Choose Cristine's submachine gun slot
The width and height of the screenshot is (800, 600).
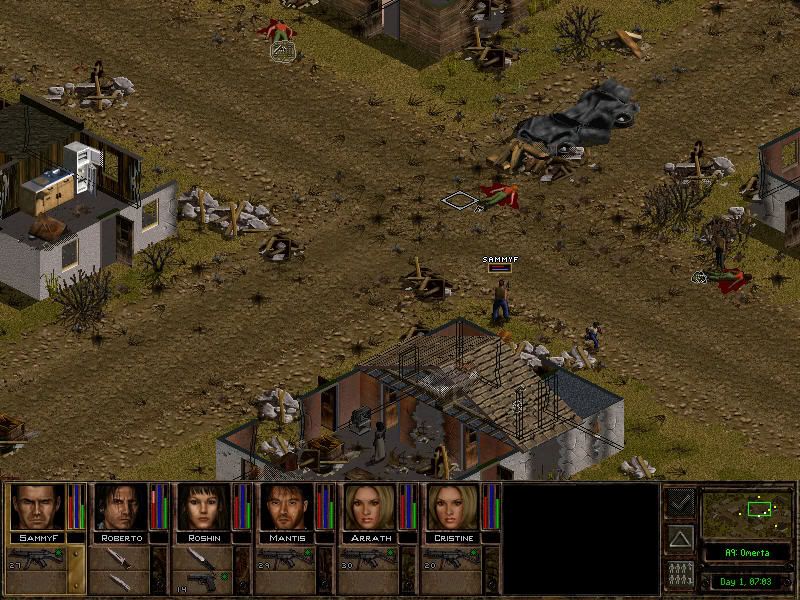pos(450,556)
